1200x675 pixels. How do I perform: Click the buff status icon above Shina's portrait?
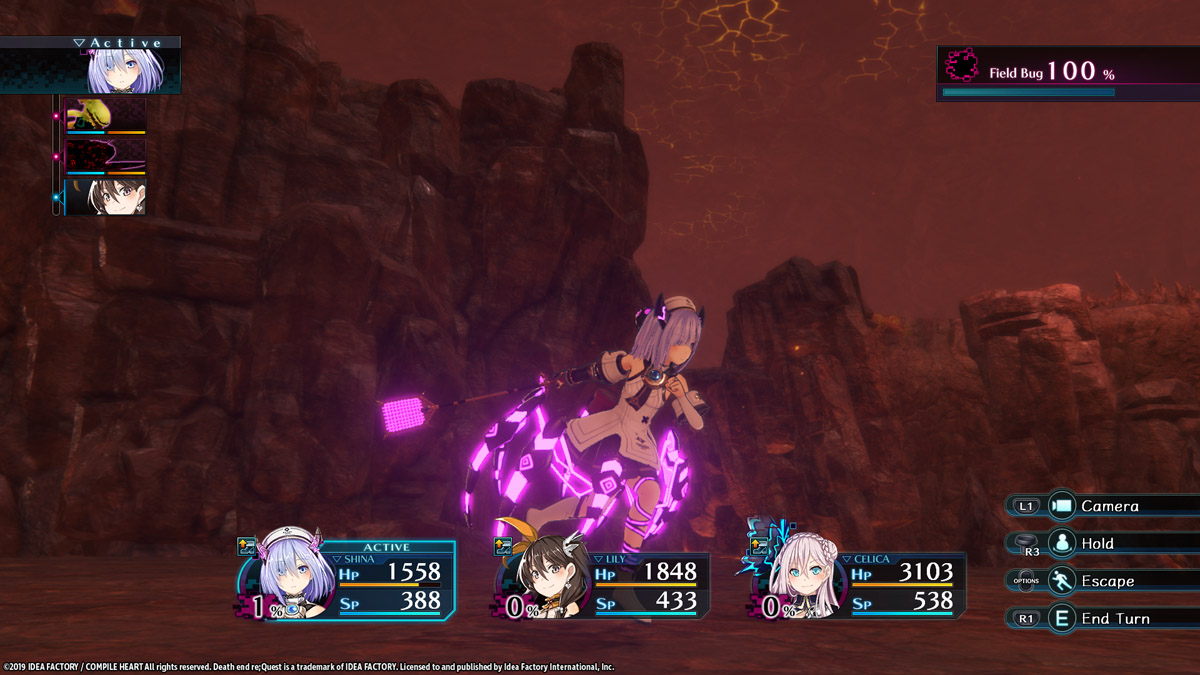pos(246,546)
